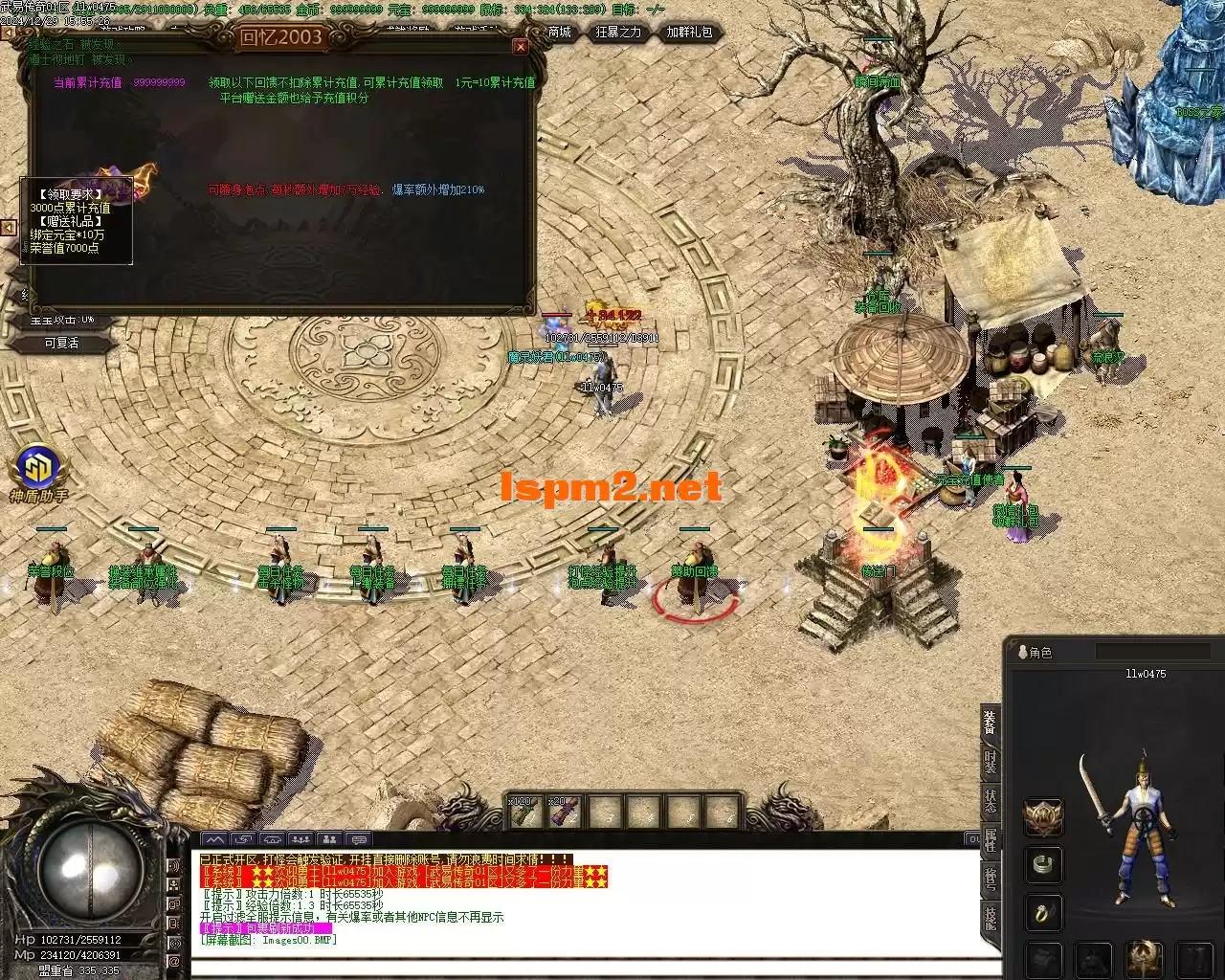The image size is (1225, 980).
Task: Switch to the 状态 status tab
Action: (990, 800)
